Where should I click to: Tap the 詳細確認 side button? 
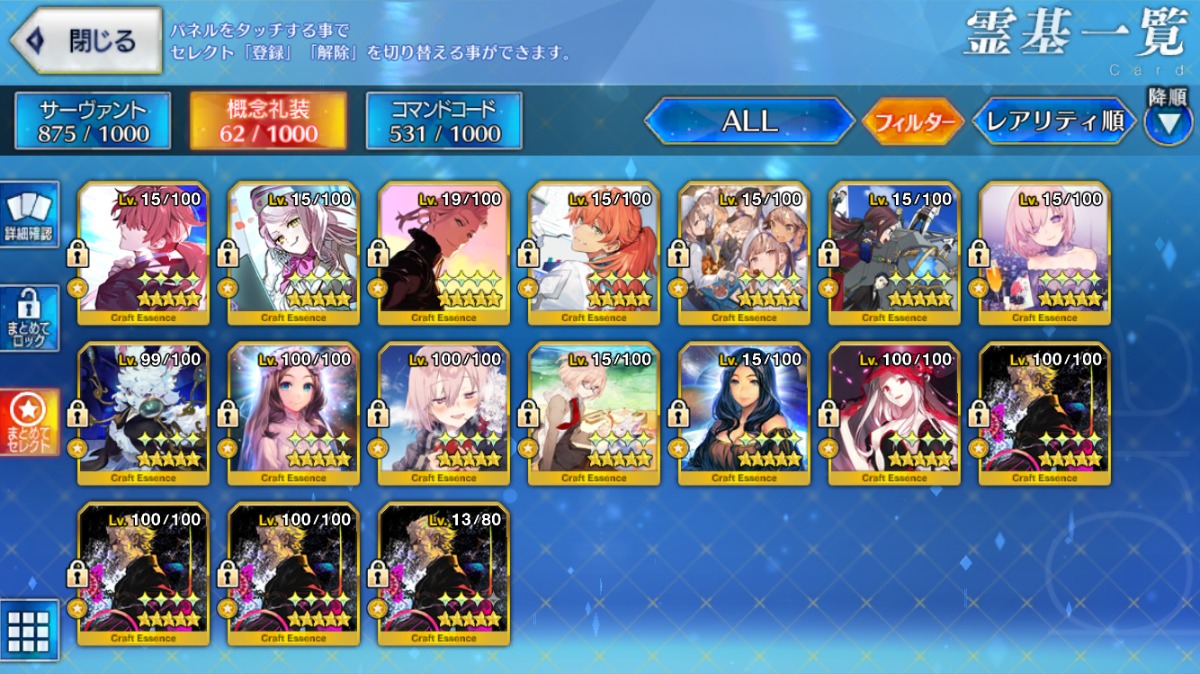(29, 215)
